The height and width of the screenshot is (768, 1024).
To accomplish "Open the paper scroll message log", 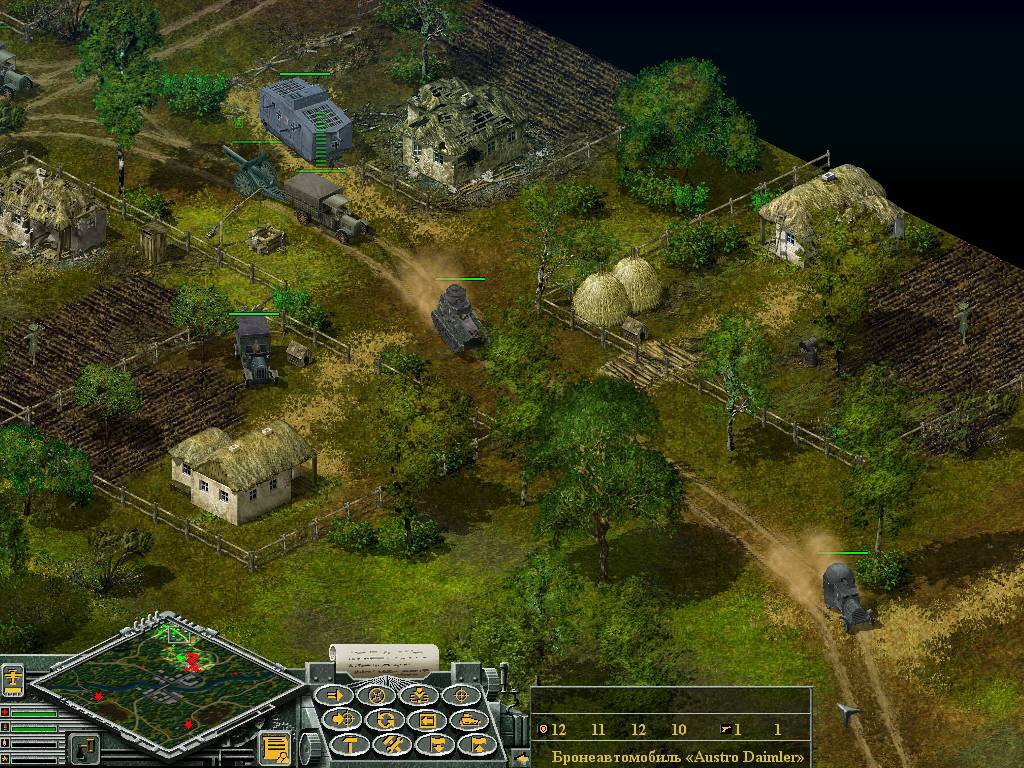I will pyautogui.click(x=383, y=658).
